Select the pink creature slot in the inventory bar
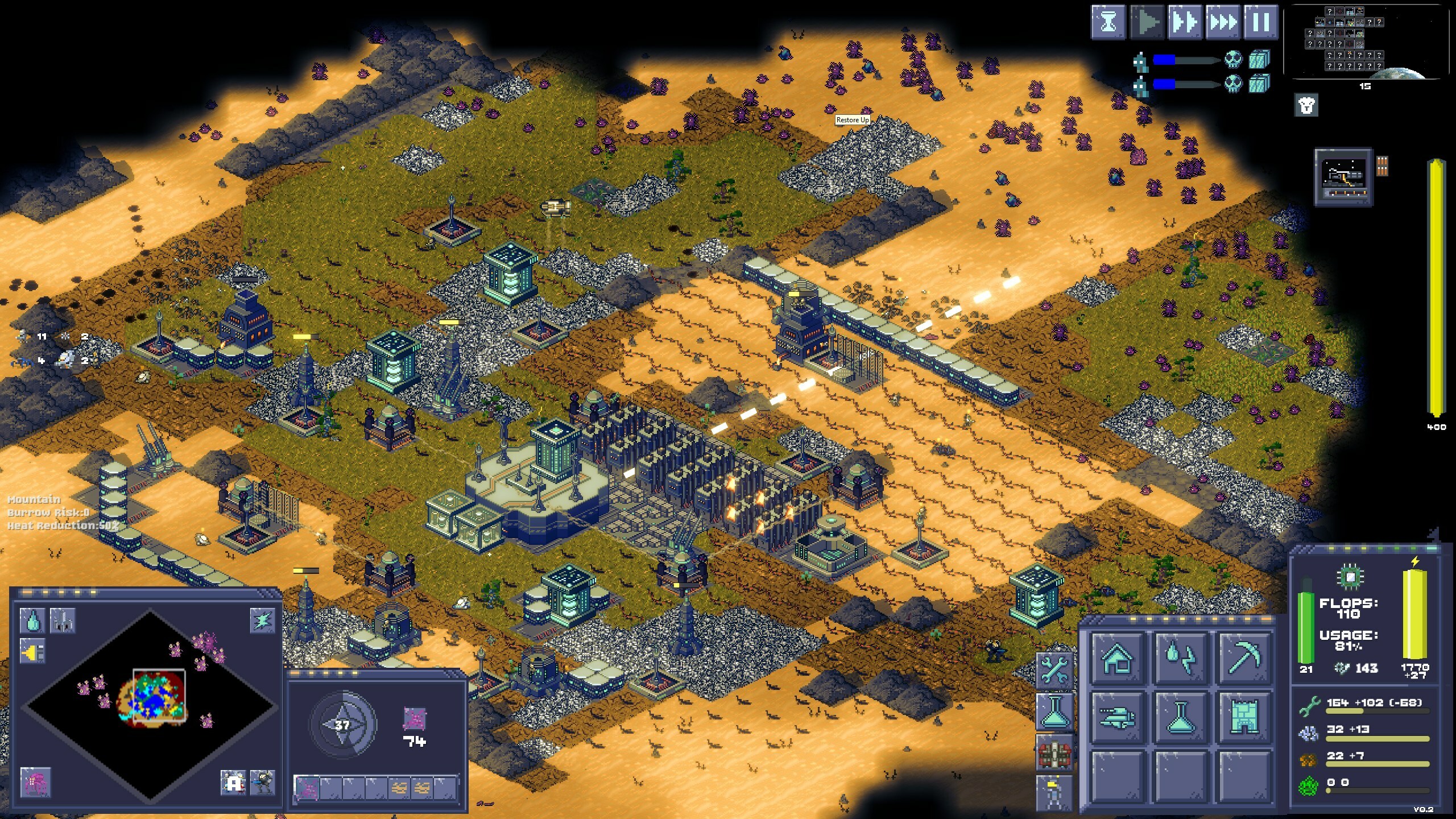 click(308, 789)
